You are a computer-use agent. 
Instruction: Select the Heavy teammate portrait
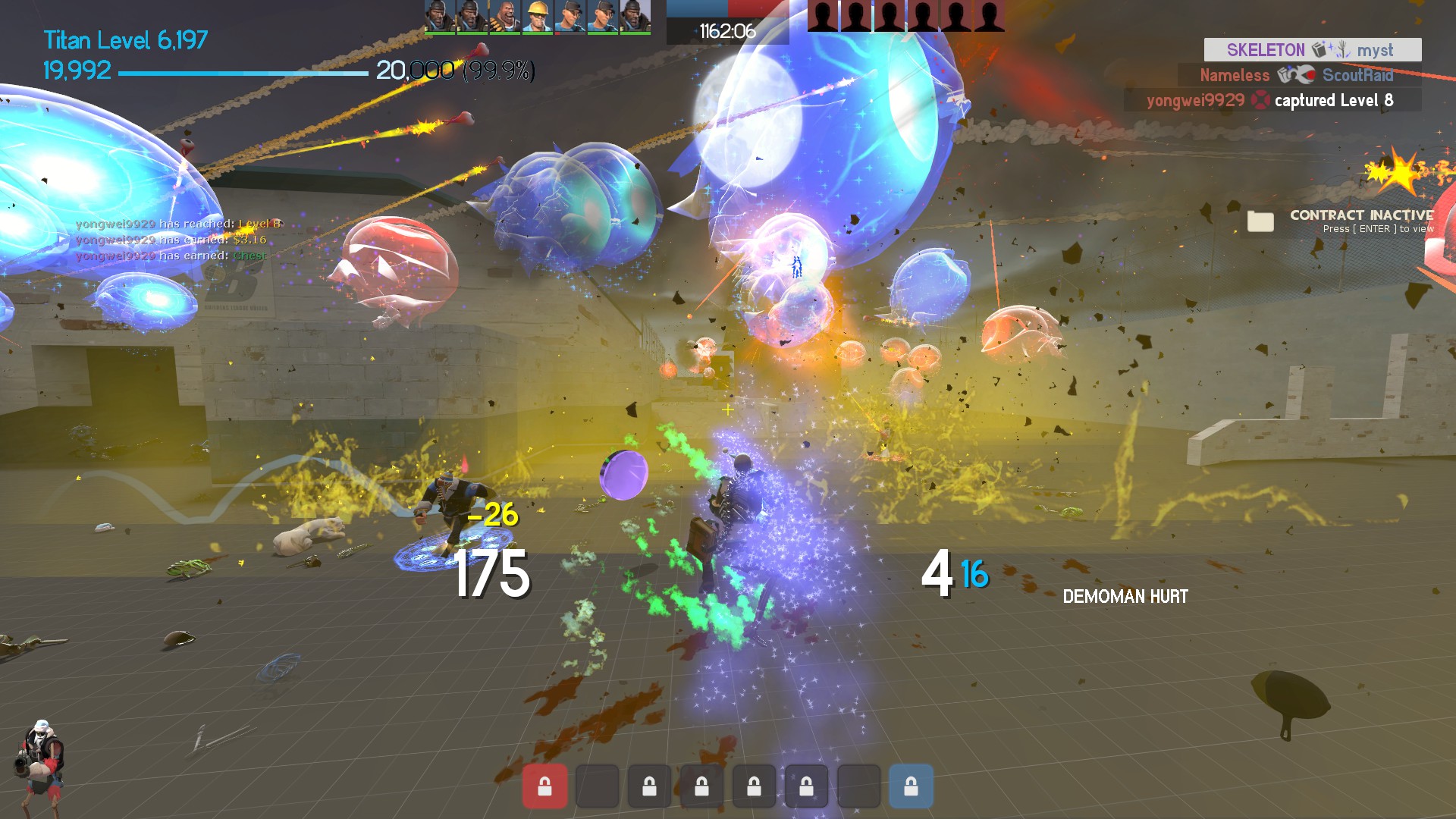[x=505, y=17]
